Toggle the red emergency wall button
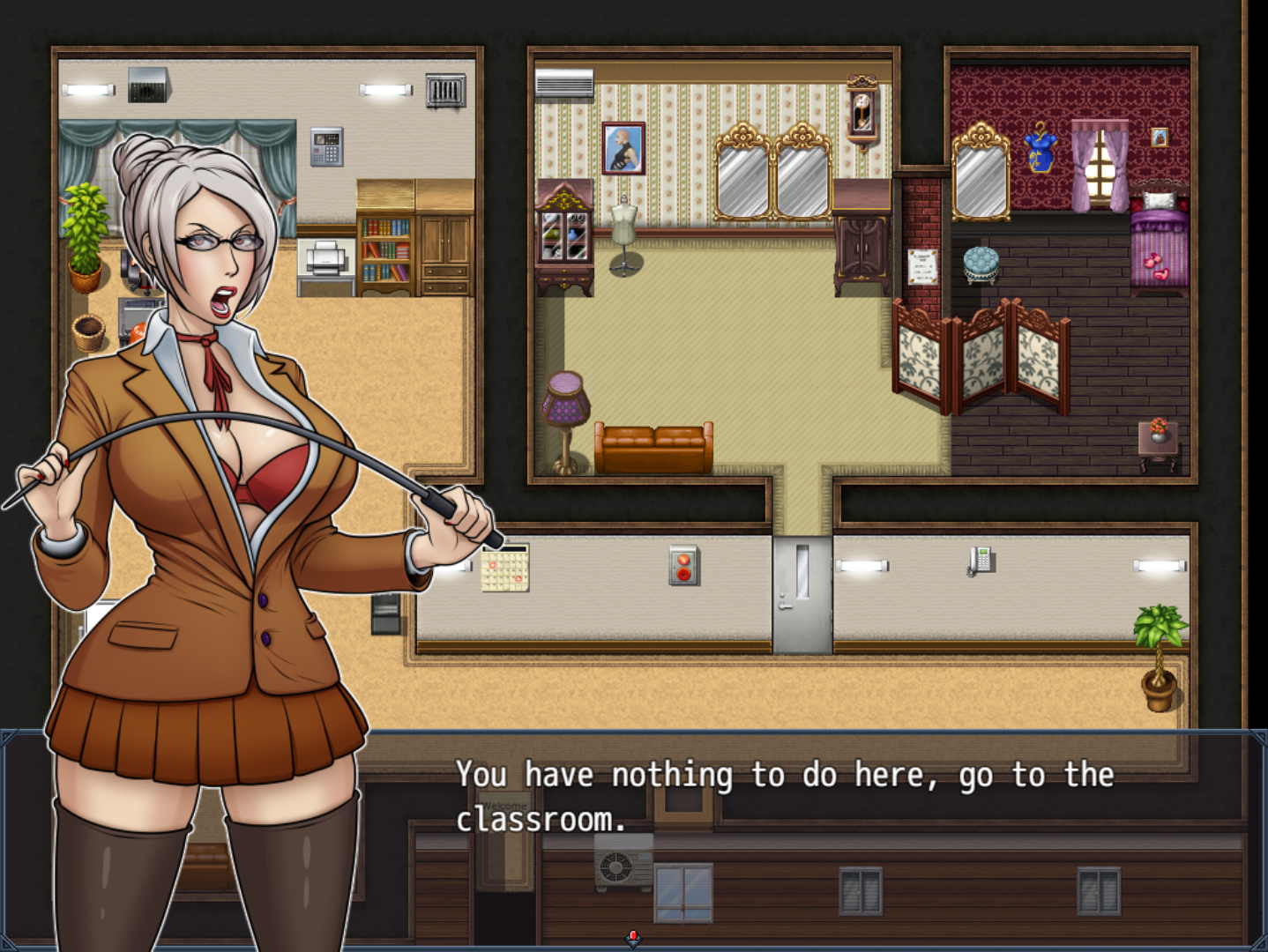 [x=683, y=564]
